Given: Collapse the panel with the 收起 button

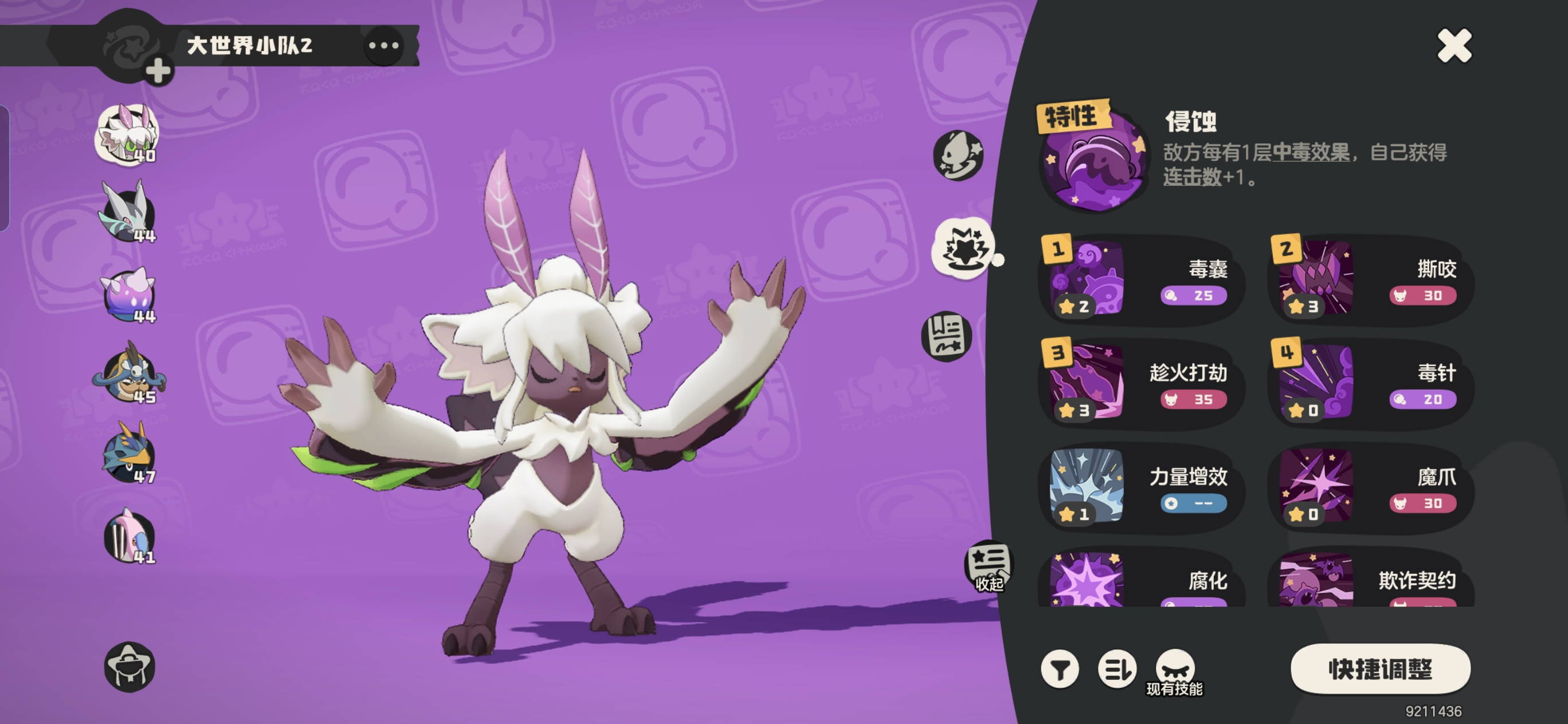Looking at the screenshot, I should pos(989,566).
